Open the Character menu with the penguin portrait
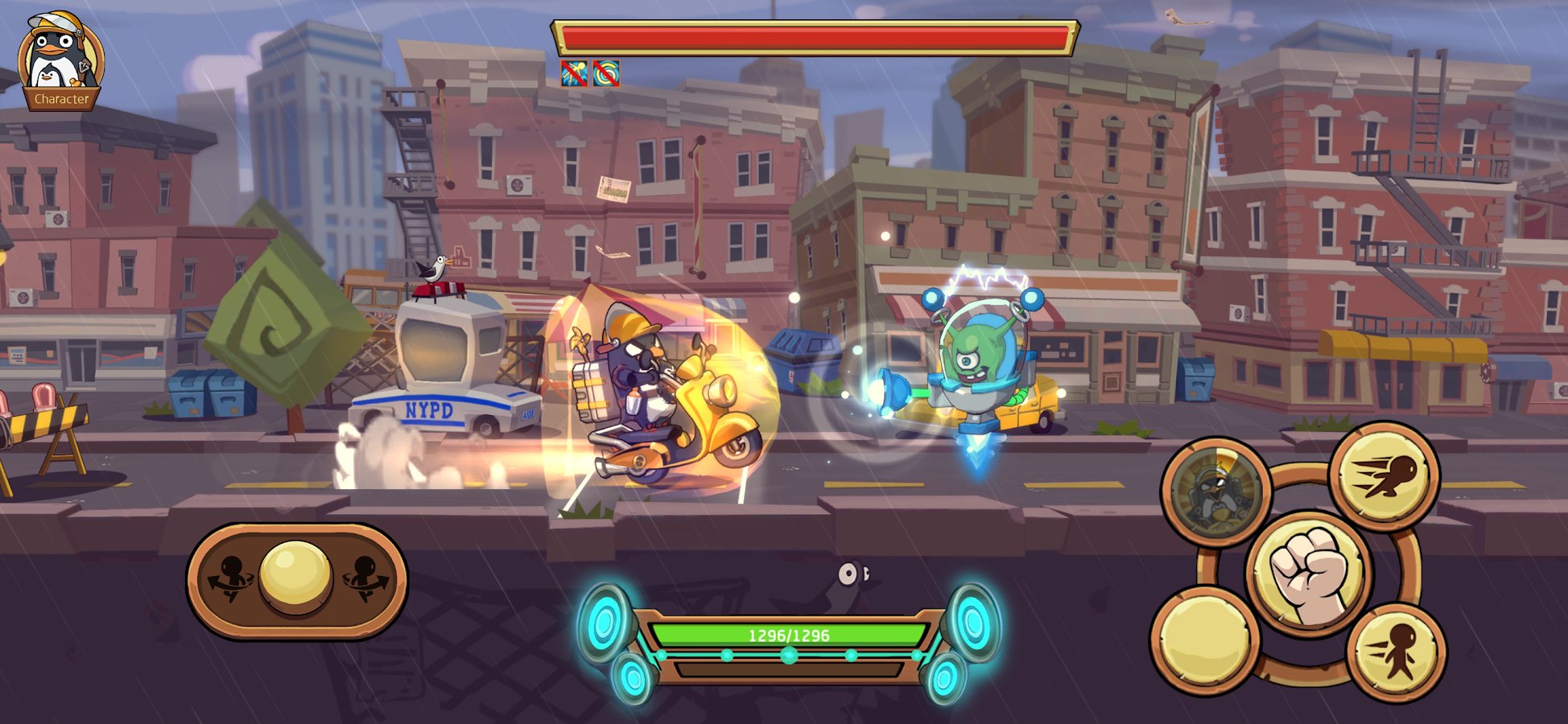 pyautogui.click(x=61, y=61)
